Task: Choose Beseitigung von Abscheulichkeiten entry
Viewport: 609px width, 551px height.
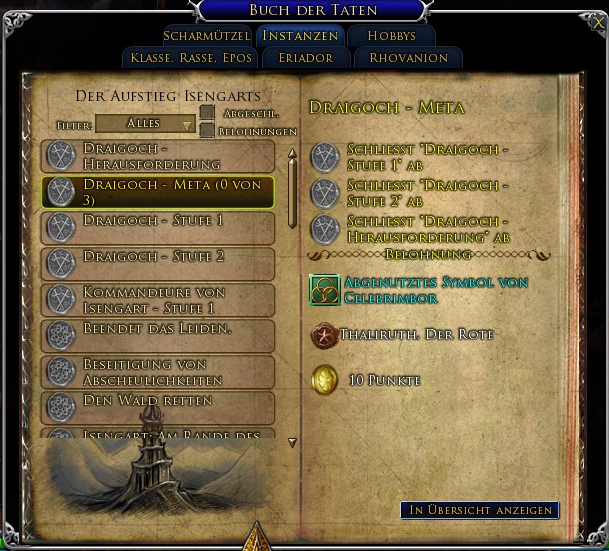Action: click(x=158, y=372)
